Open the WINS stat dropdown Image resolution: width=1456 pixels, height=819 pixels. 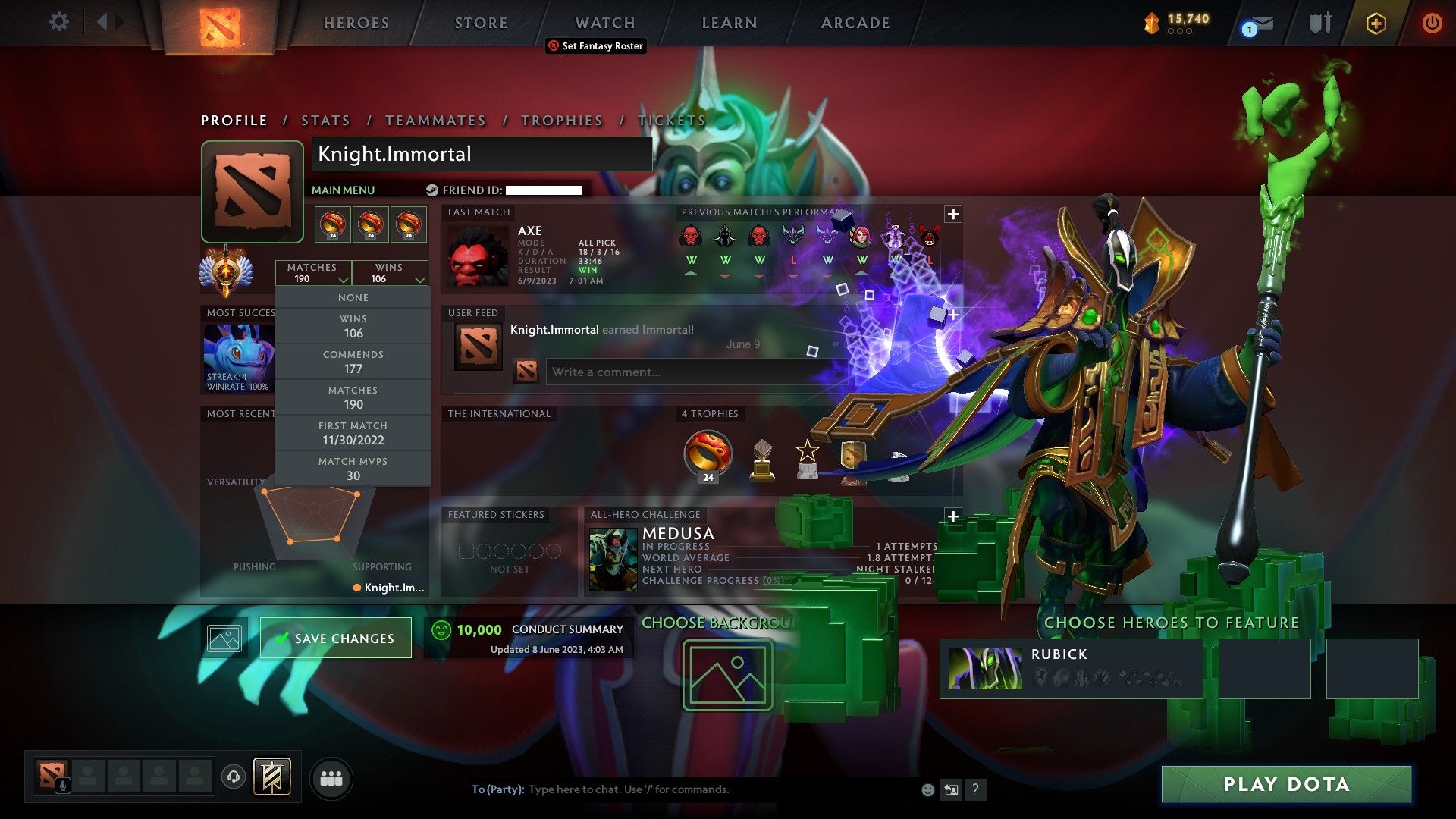[390, 273]
